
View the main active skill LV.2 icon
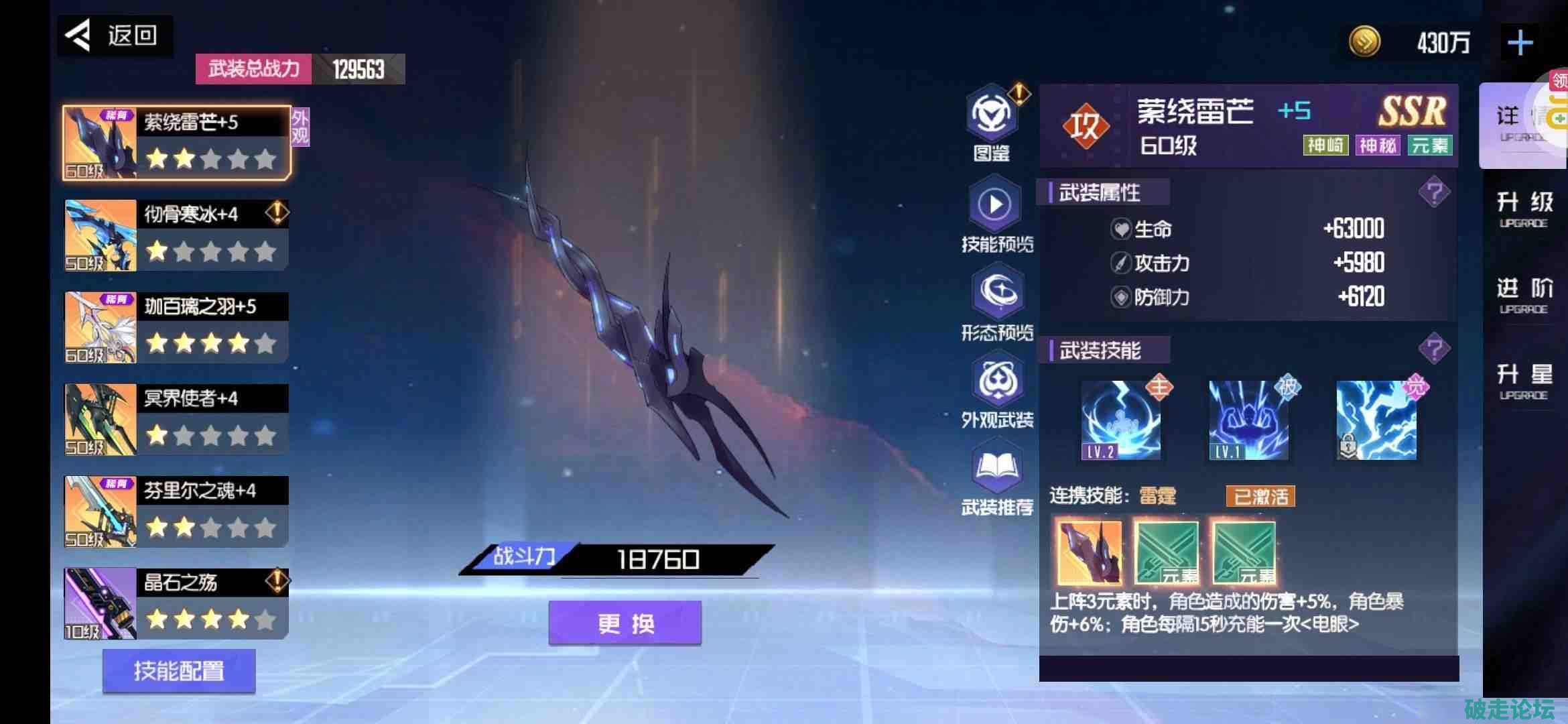point(1120,420)
